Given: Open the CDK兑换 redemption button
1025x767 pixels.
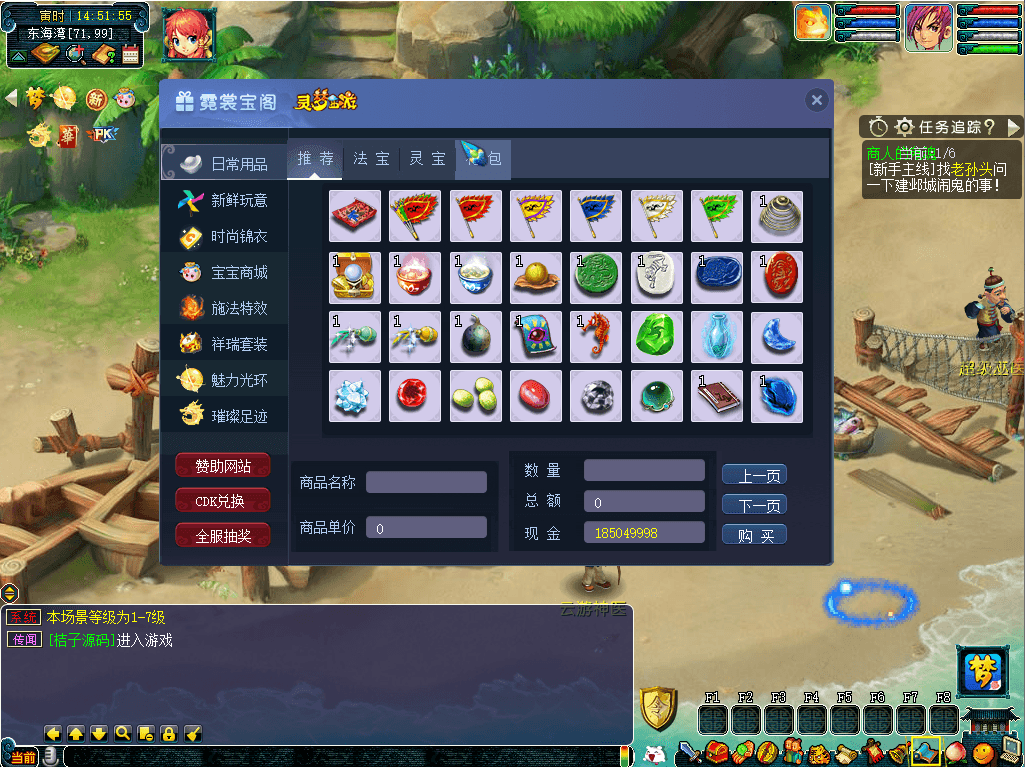Looking at the screenshot, I should click(222, 501).
